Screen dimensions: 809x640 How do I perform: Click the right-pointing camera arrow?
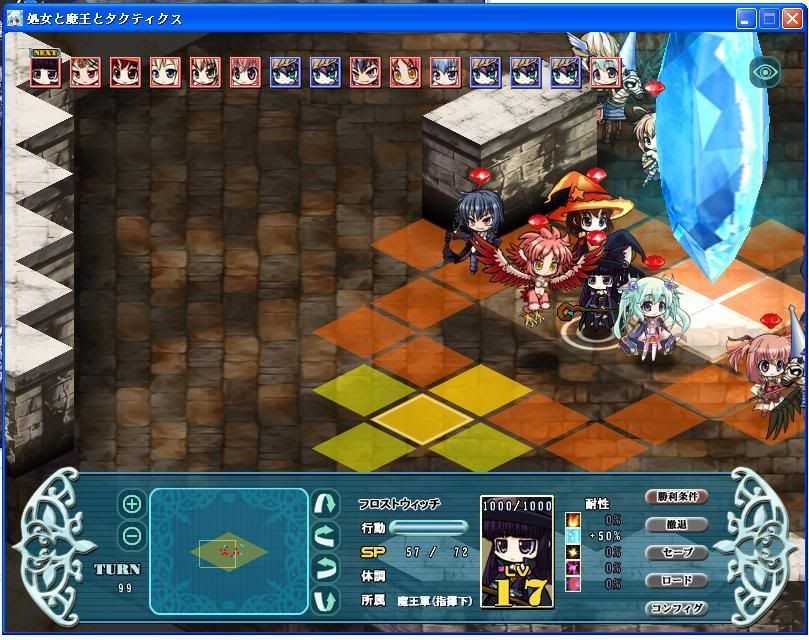pos(325,569)
